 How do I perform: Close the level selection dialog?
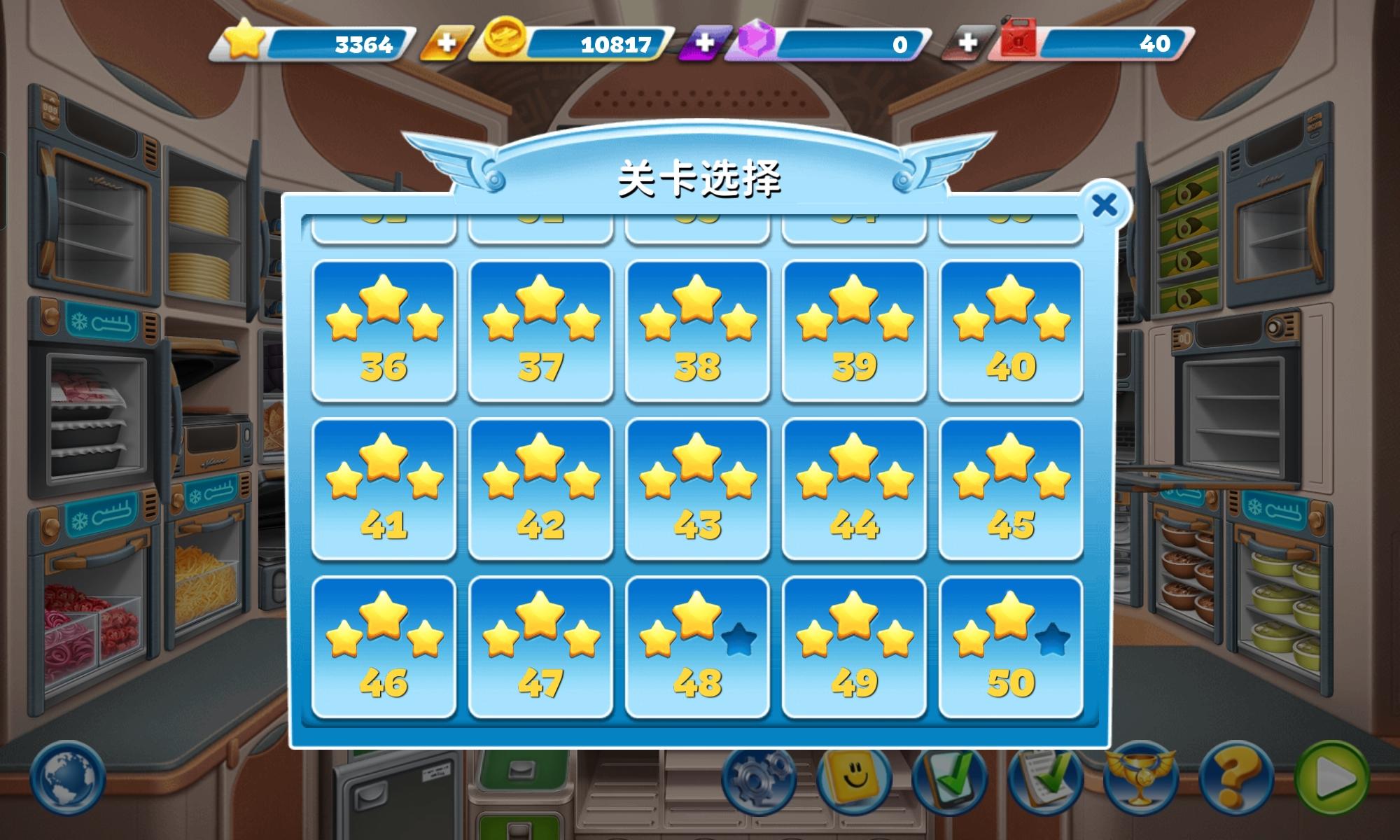tap(1105, 204)
